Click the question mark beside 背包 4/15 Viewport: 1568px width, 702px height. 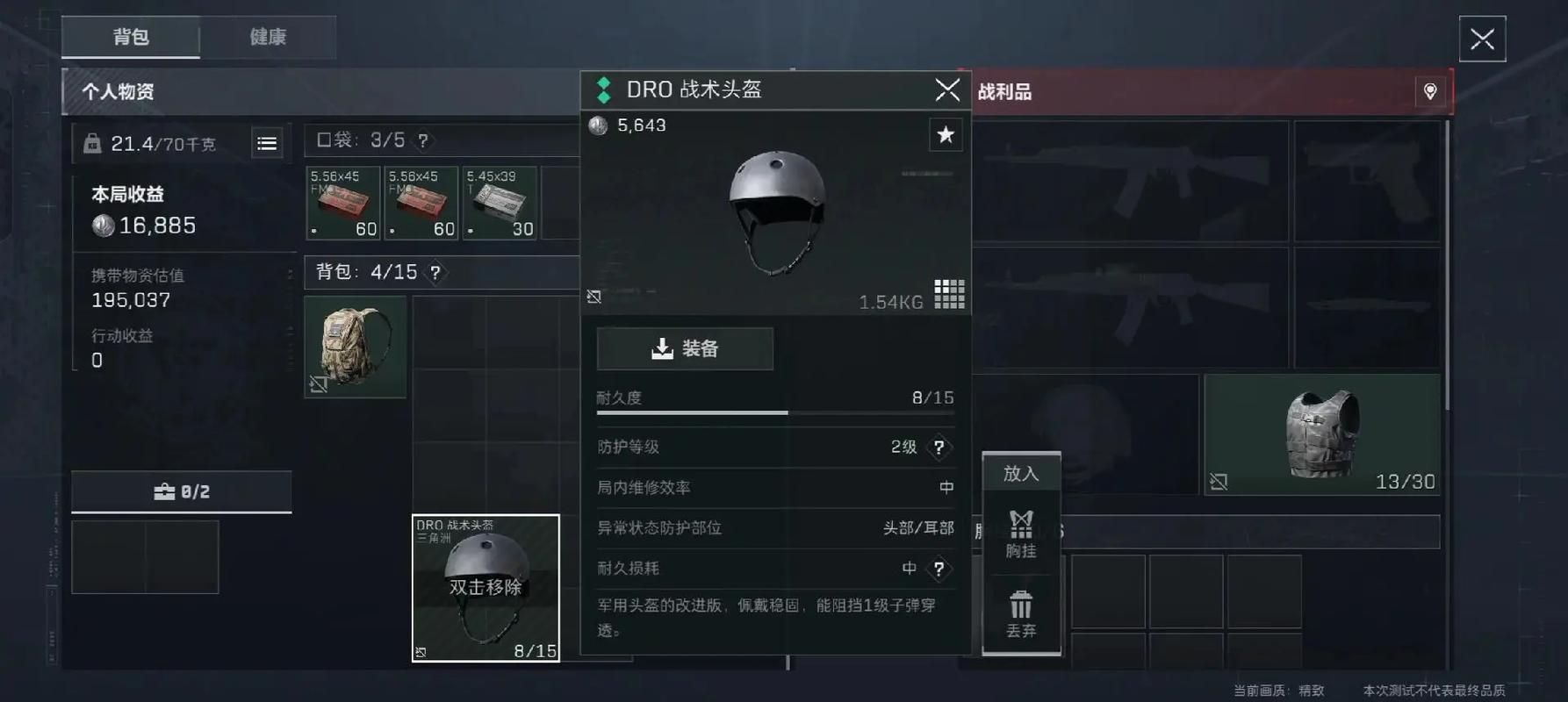[x=435, y=272]
